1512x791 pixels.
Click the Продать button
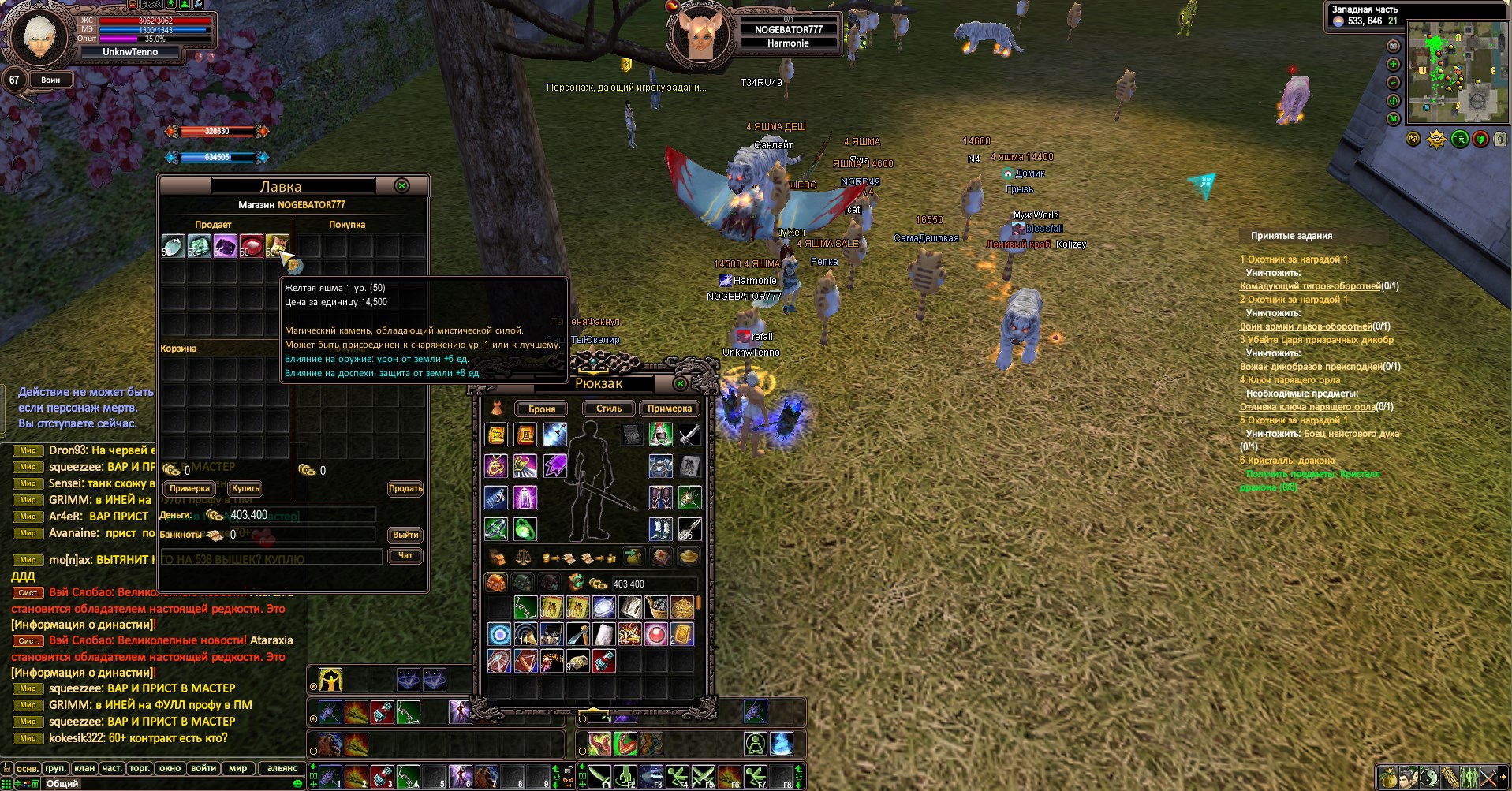405,489
